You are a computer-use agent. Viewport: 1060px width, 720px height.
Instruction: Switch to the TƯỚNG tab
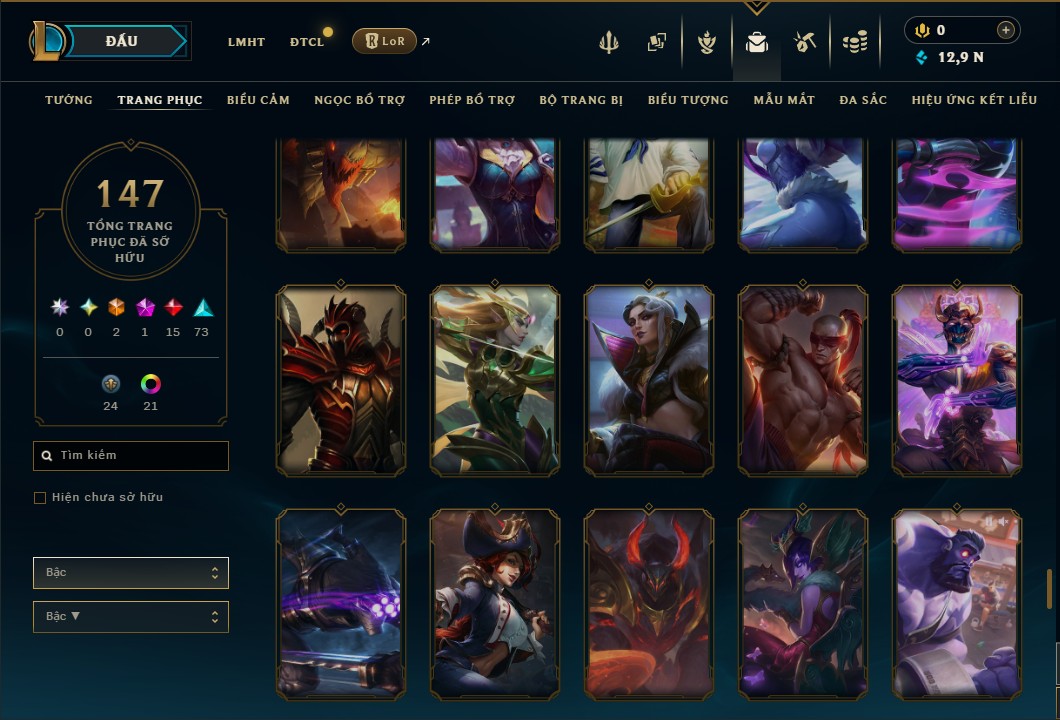point(69,100)
